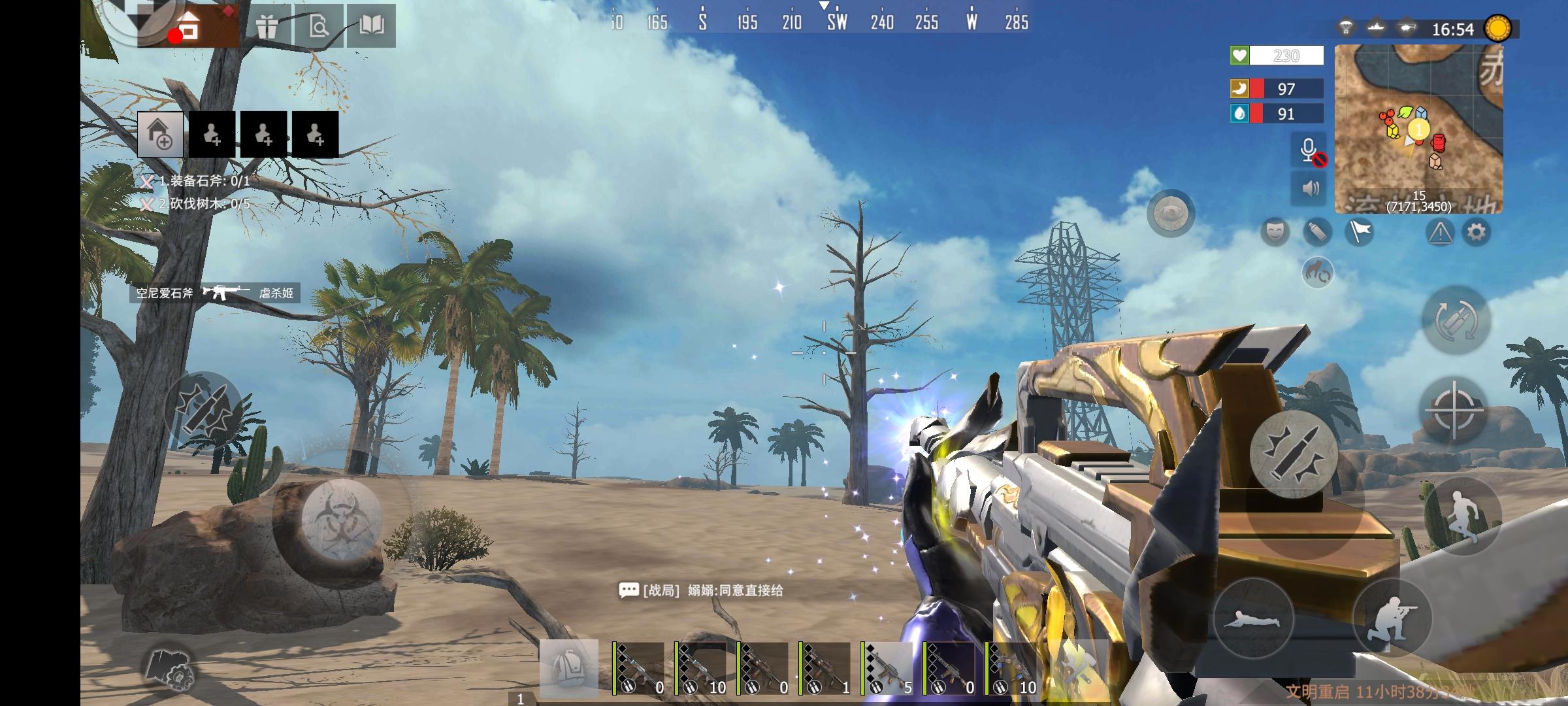The height and width of the screenshot is (706, 1568).
Task: Open the magnifier search document icon
Action: pos(319,27)
